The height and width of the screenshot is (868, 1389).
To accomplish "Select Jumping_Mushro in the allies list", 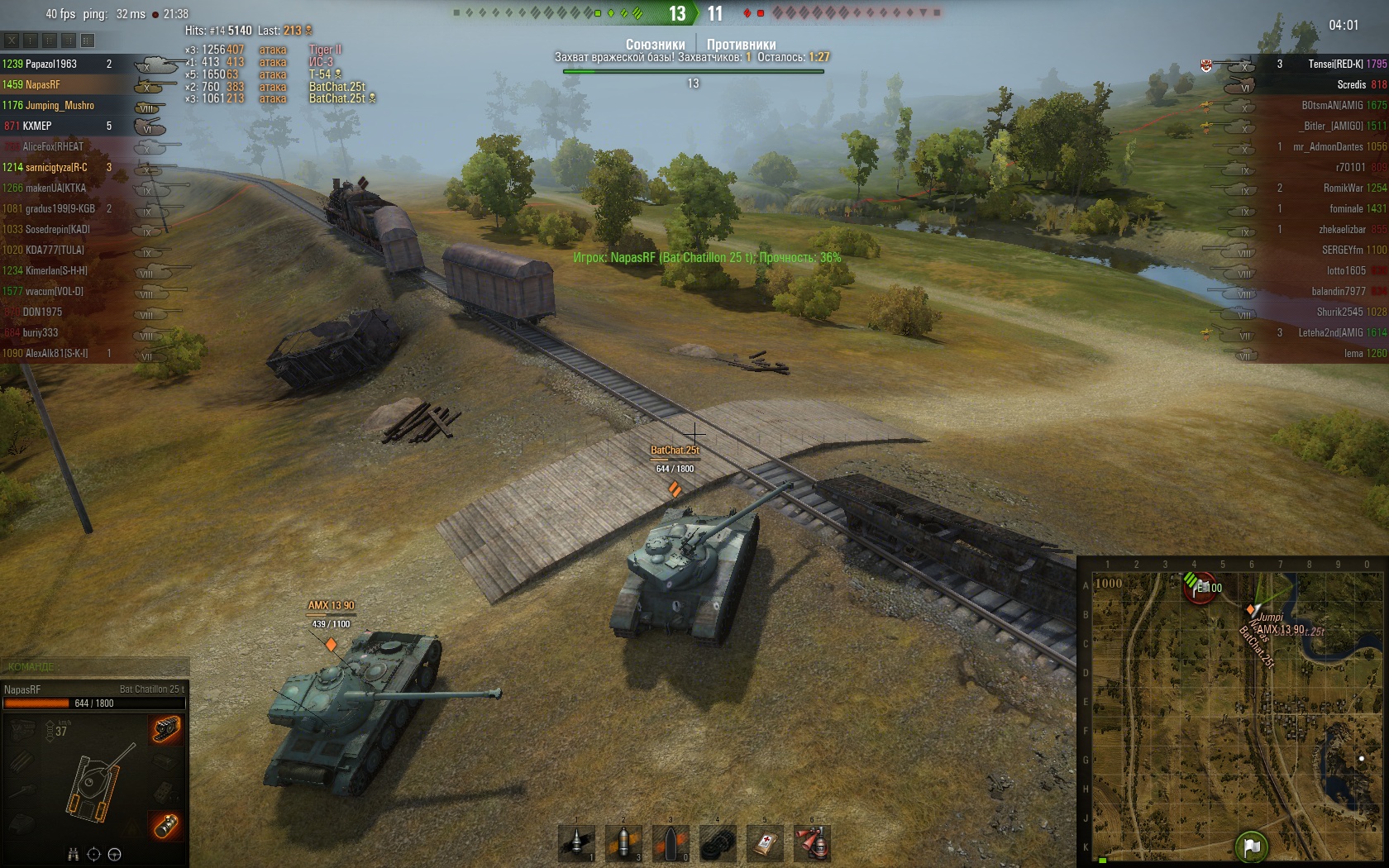I will (x=60, y=105).
